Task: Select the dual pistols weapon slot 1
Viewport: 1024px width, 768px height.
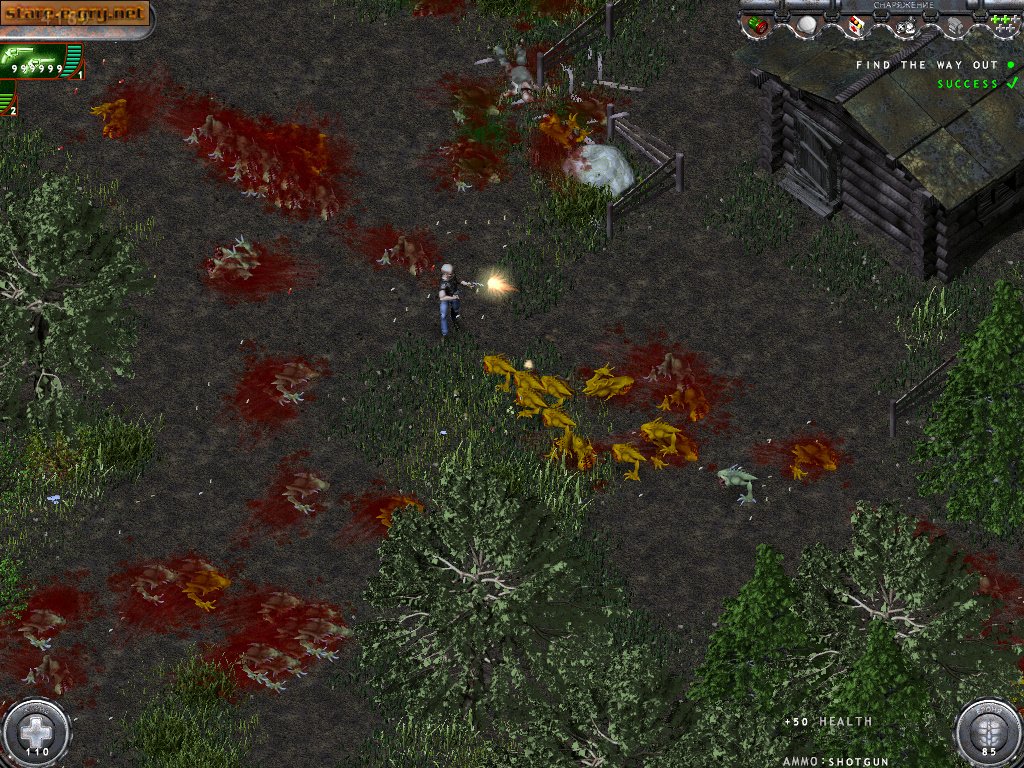Action: click(40, 61)
